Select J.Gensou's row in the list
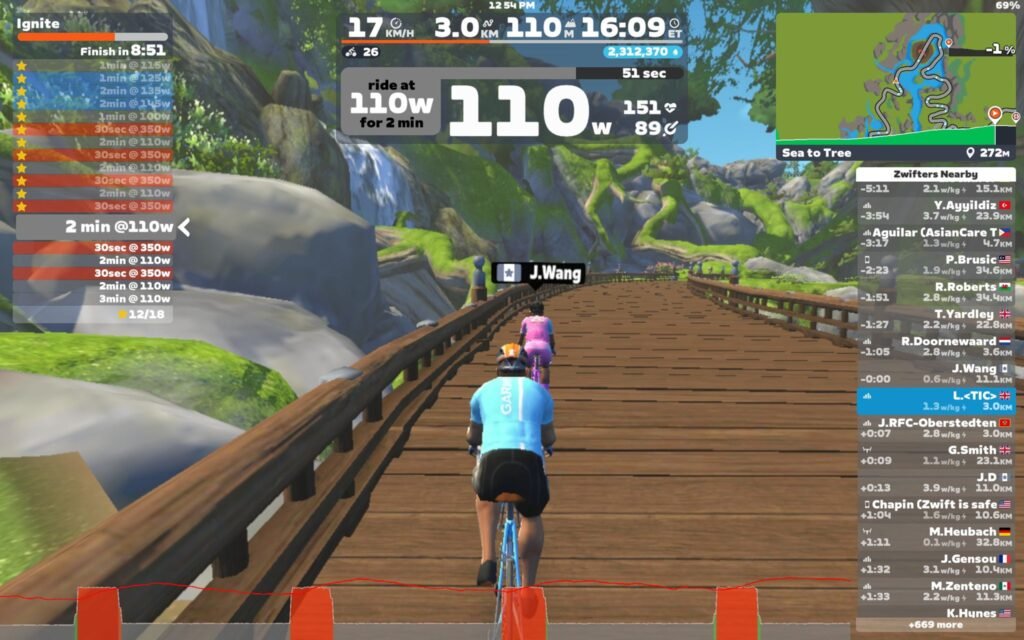1024x640 pixels. coord(936,564)
